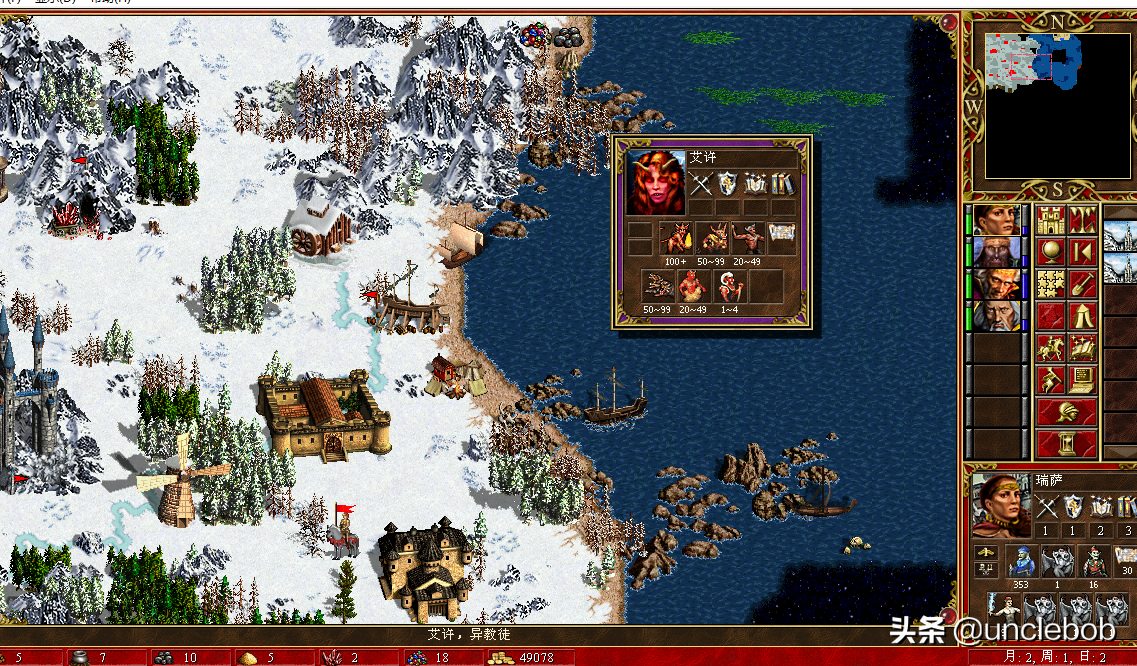1137x666 pixels.
Task: Open Rissa's large portrait in the info panel
Action: (x=1000, y=503)
